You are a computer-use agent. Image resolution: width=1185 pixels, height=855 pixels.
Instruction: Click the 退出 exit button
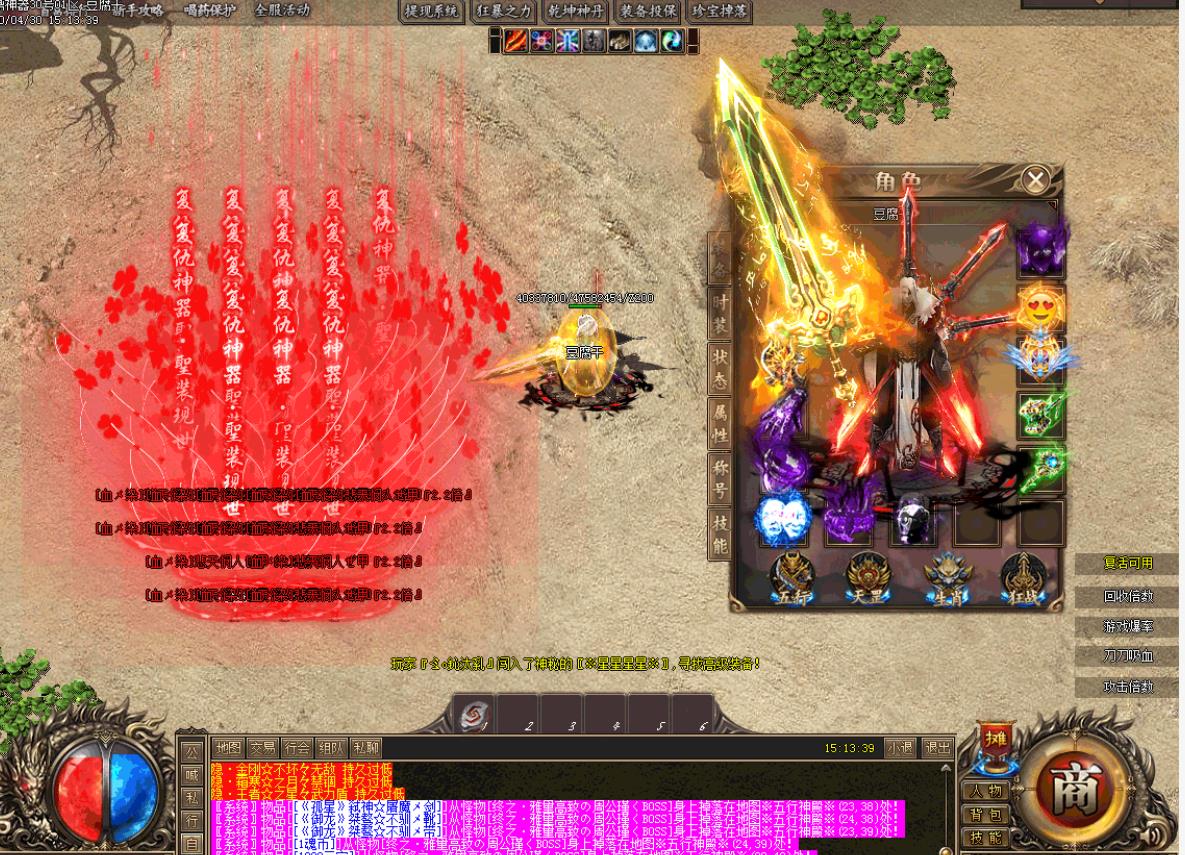tap(937, 747)
